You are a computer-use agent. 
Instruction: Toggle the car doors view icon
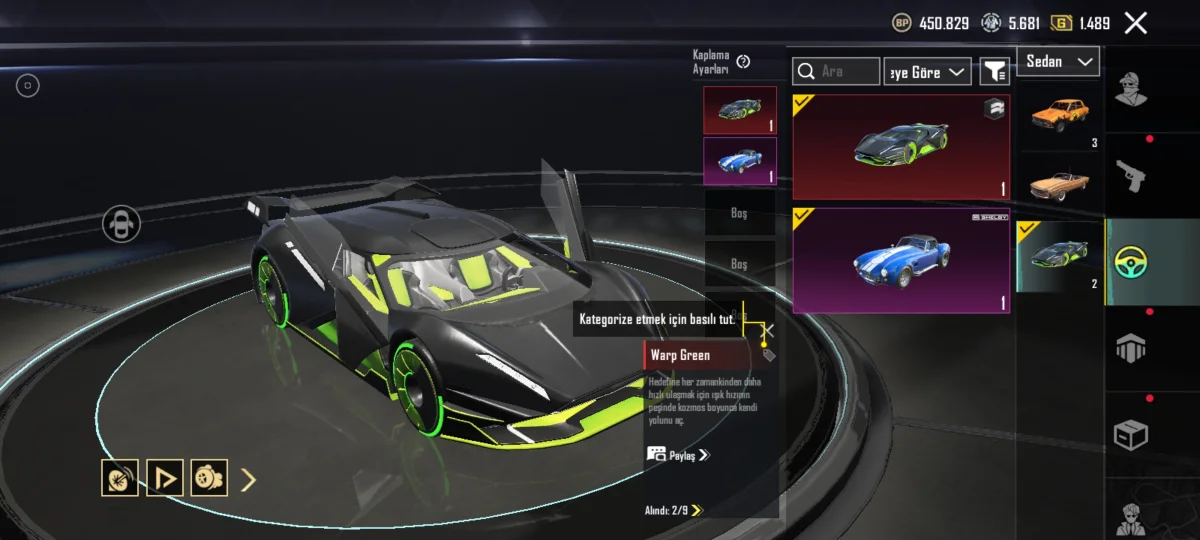[x=121, y=223]
